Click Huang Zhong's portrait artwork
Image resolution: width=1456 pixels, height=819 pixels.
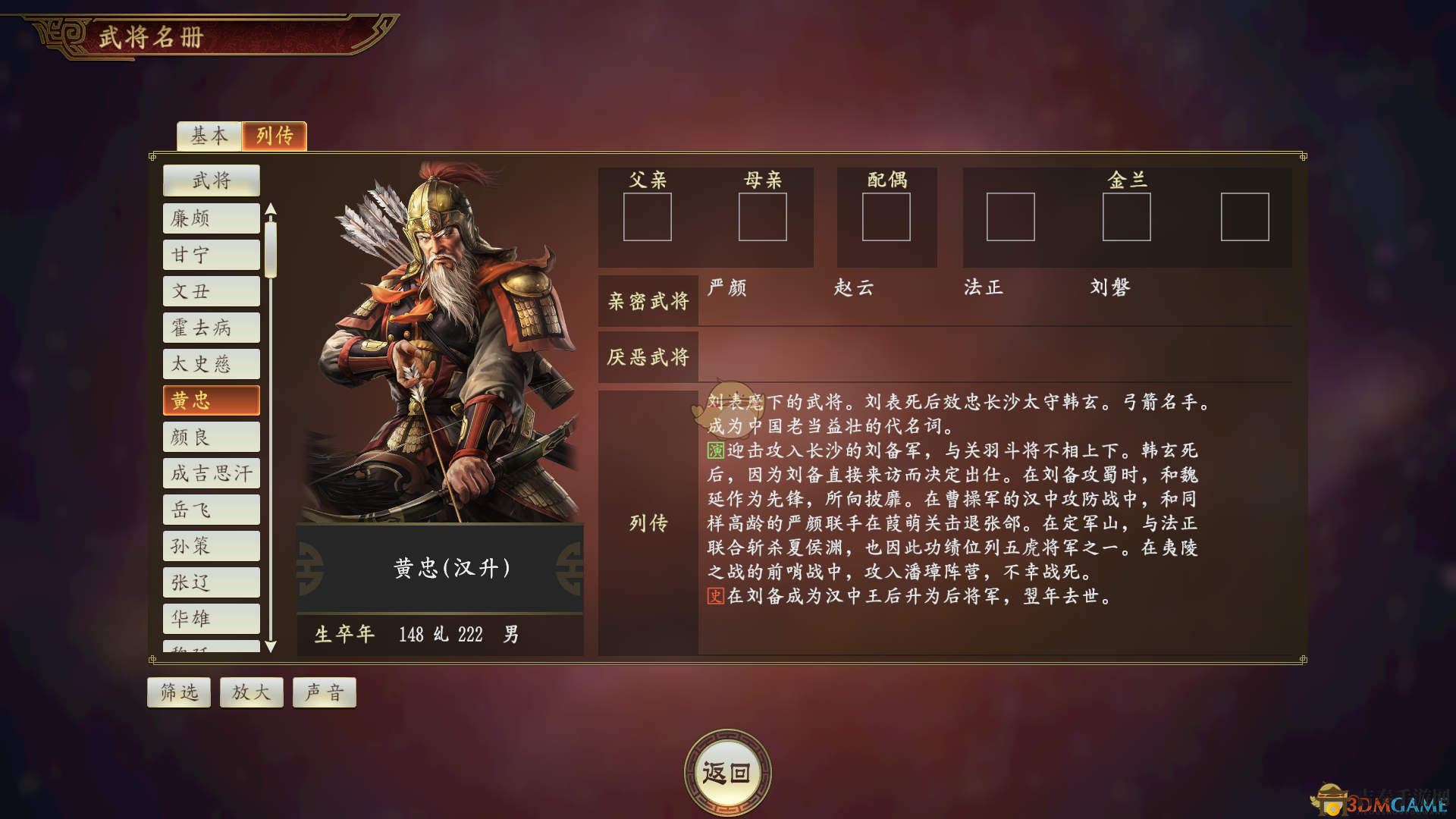point(440,341)
